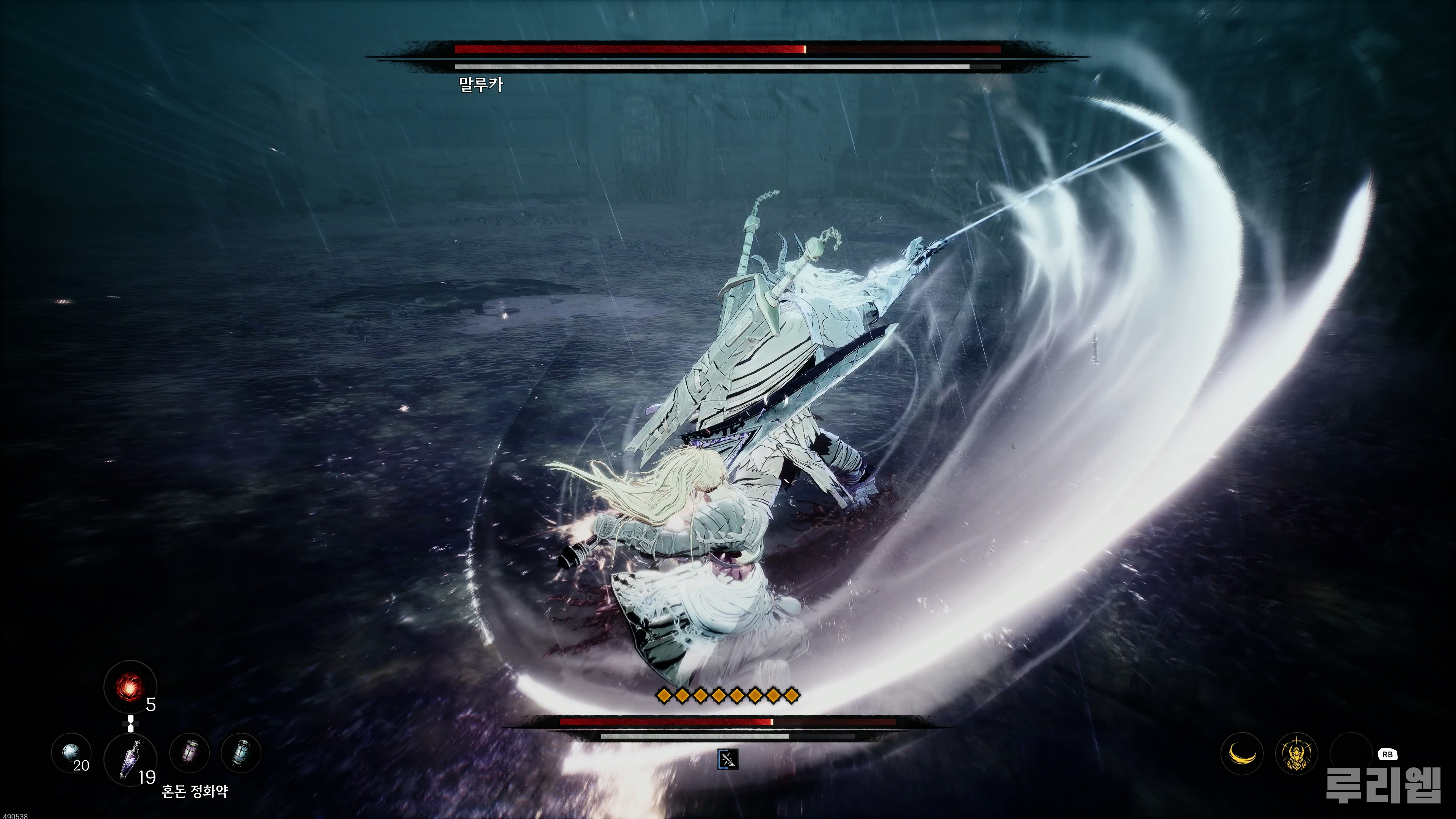Screen dimensions: 1456x819
Task: Select the 혼돈 정화약 purple potion slot
Action: [130, 759]
